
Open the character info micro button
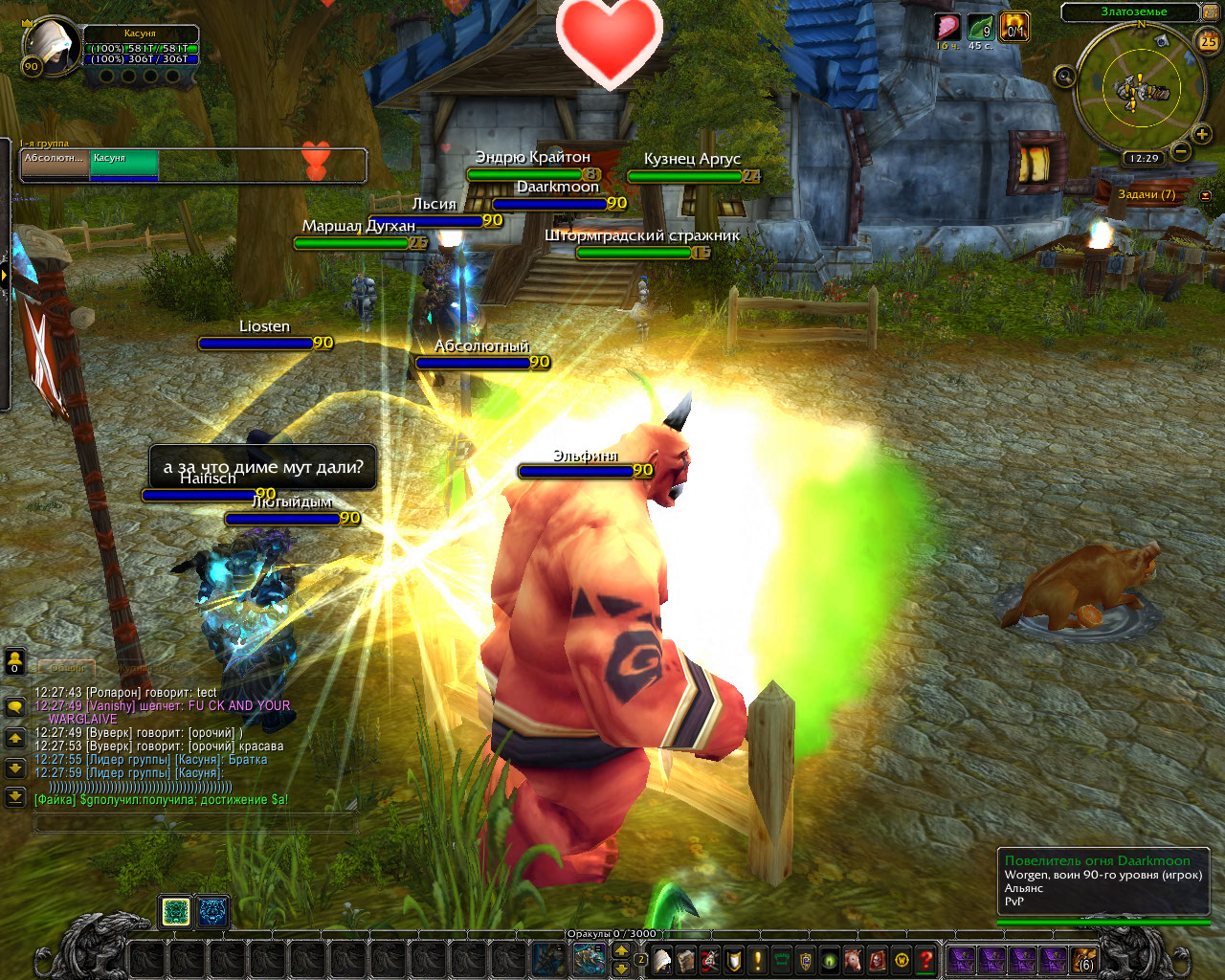(663, 959)
